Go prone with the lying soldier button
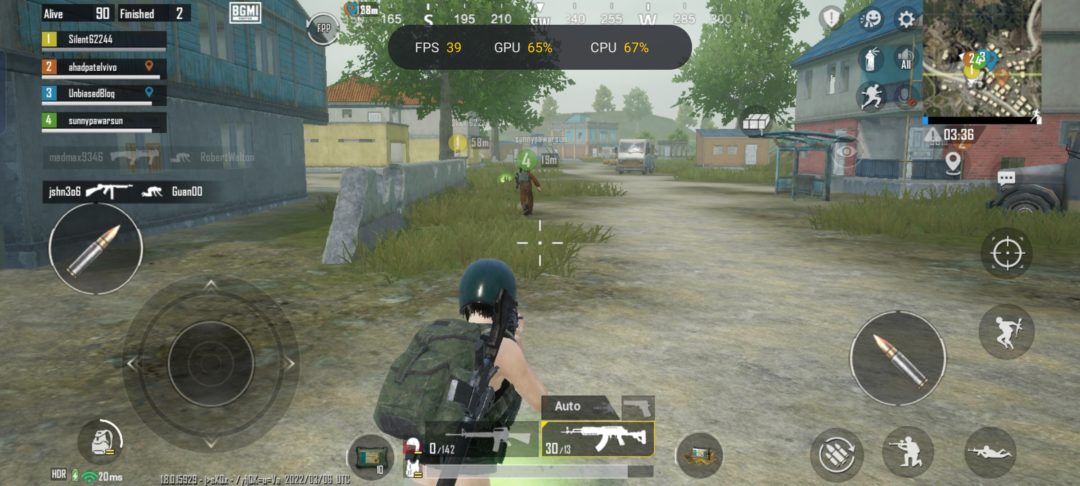The image size is (1080, 486). point(989,452)
